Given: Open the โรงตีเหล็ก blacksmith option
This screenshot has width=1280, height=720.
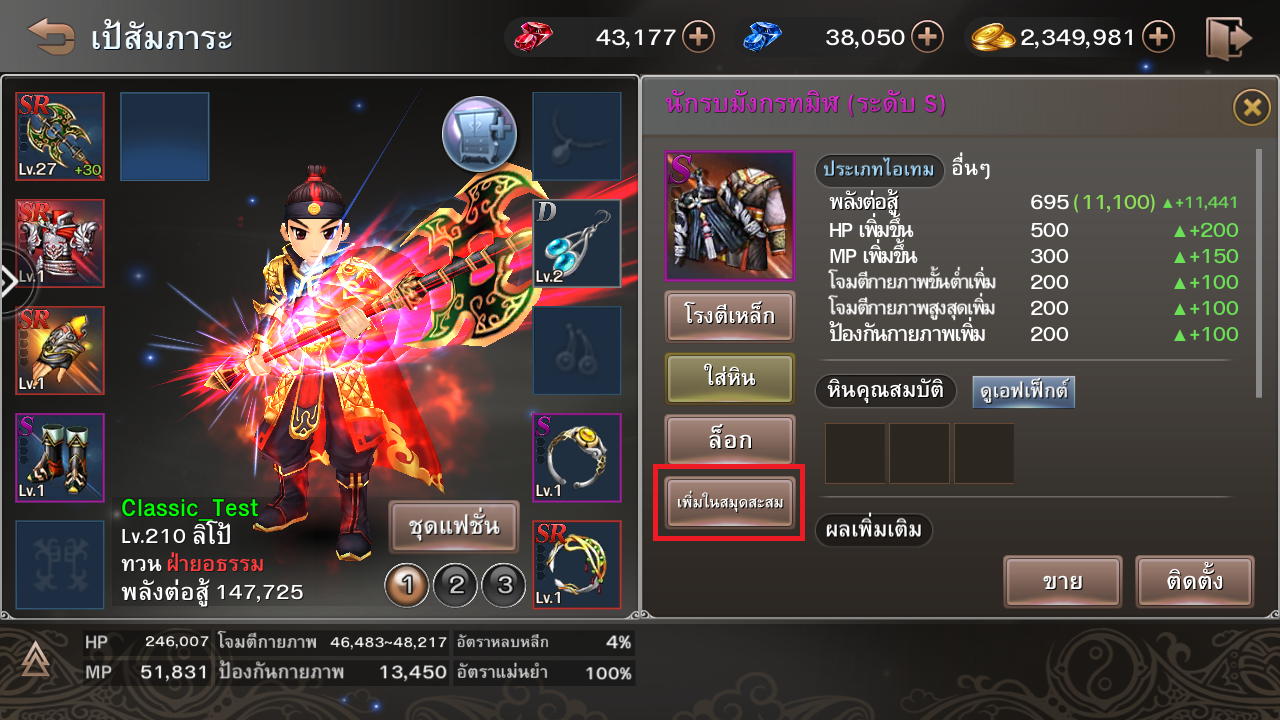Looking at the screenshot, I should (730, 317).
